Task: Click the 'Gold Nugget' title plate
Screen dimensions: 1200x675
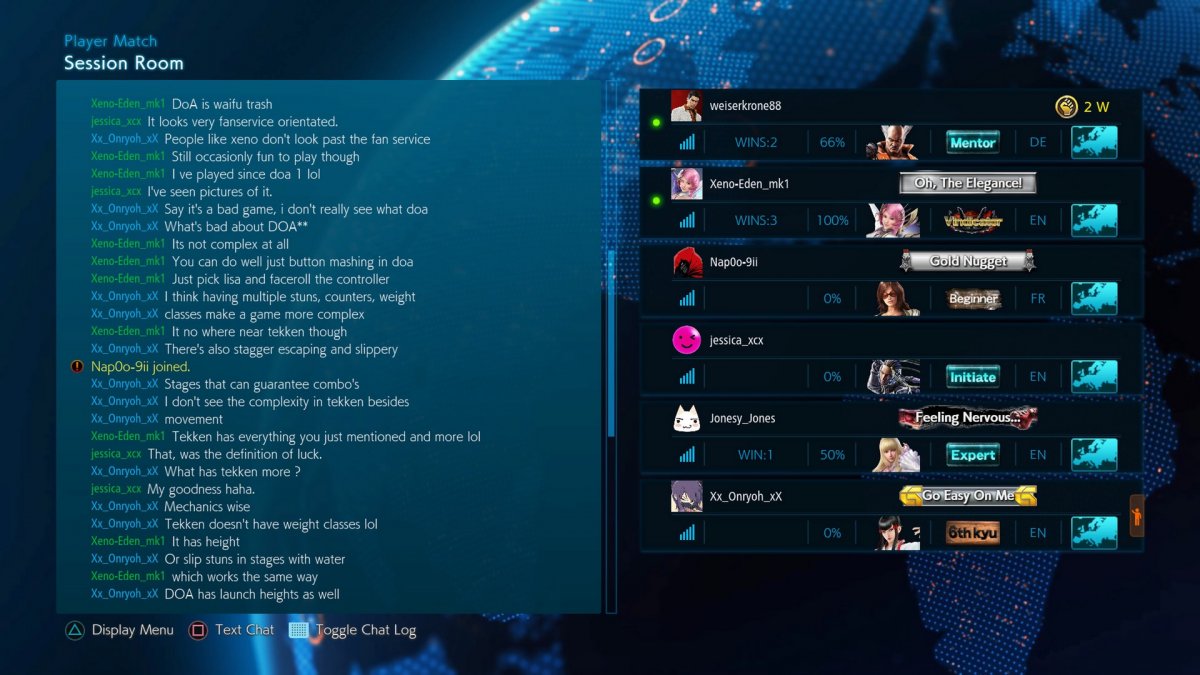Action: pyautogui.click(x=968, y=261)
